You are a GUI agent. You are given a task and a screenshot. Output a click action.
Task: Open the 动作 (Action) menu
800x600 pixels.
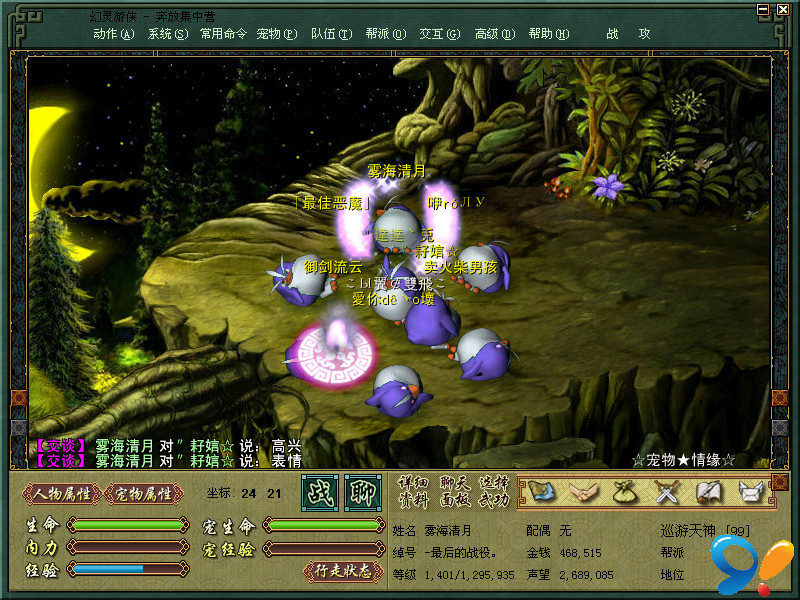click(x=113, y=33)
